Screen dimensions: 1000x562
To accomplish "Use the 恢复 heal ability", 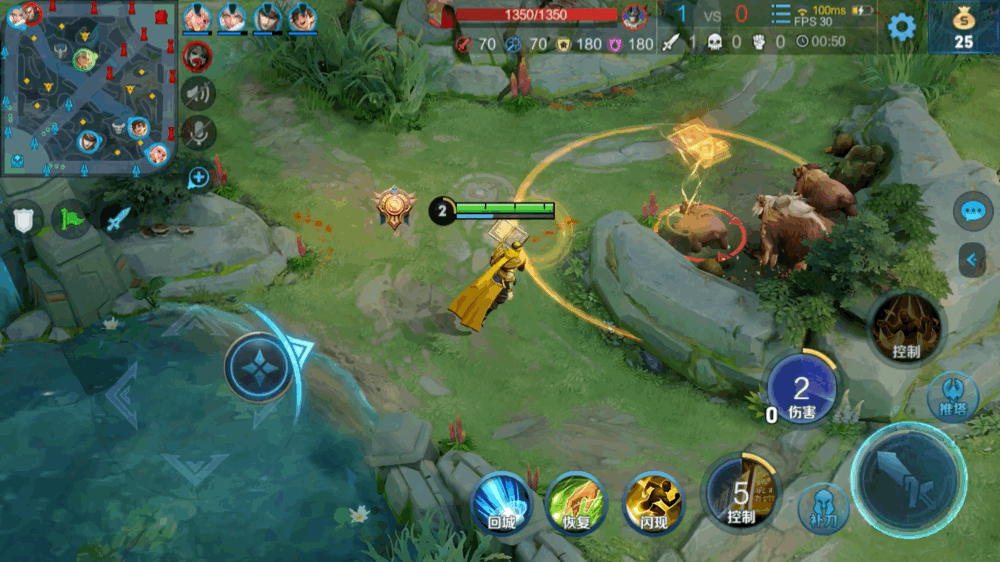I will click(577, 502).
